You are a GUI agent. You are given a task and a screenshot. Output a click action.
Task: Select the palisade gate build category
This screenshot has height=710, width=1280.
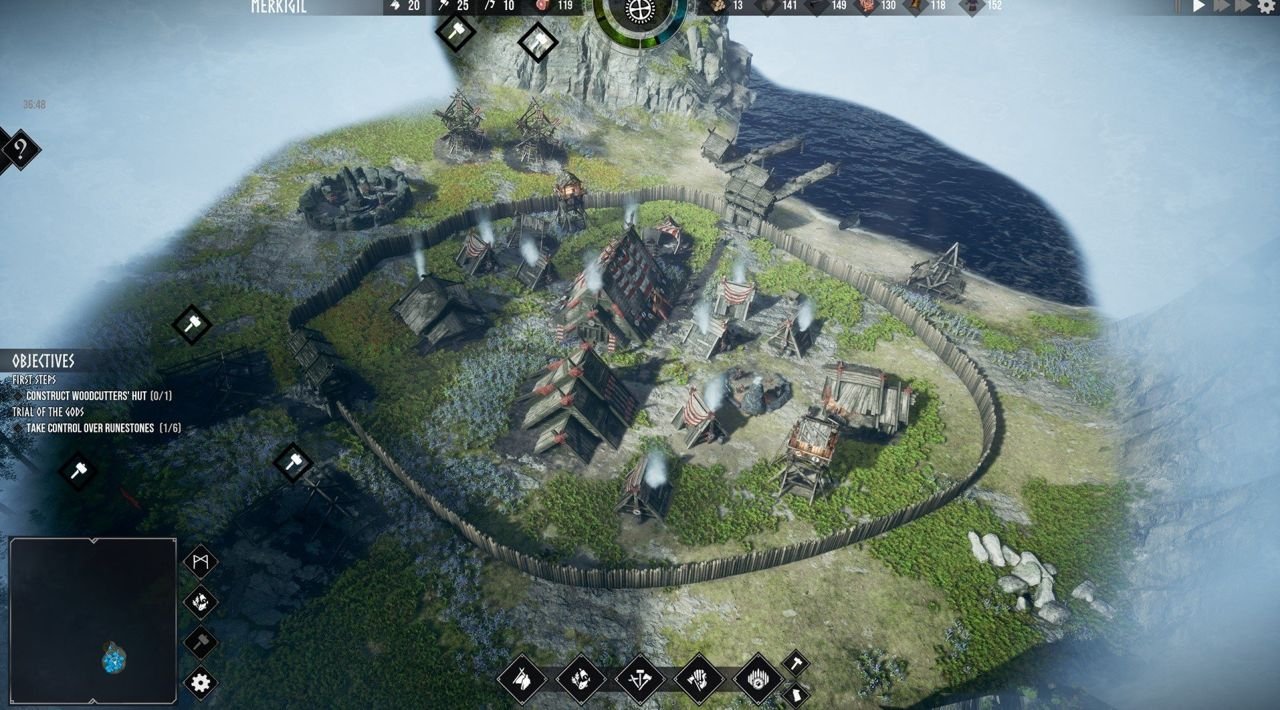758,680
